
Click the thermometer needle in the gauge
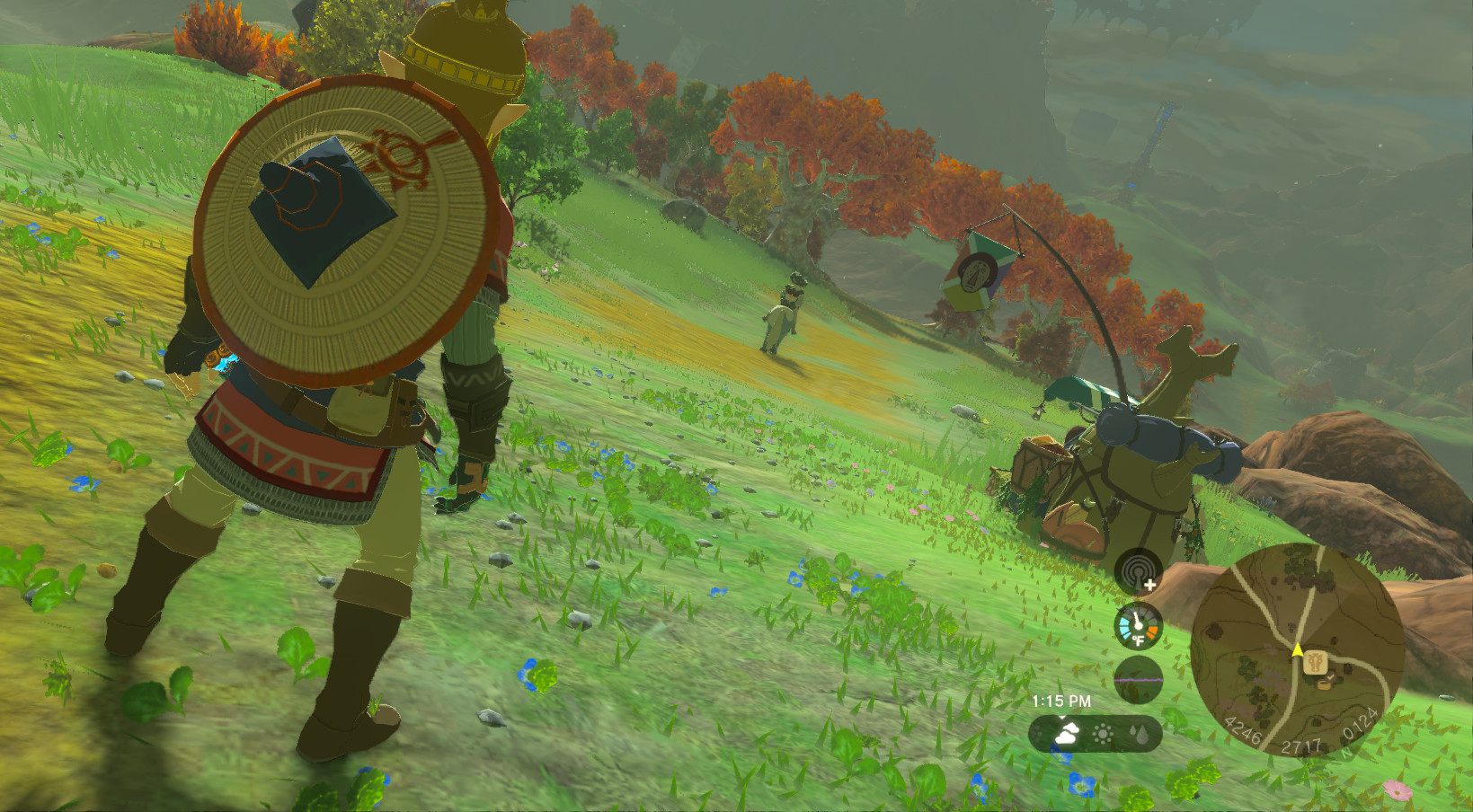pos(1137,619)
